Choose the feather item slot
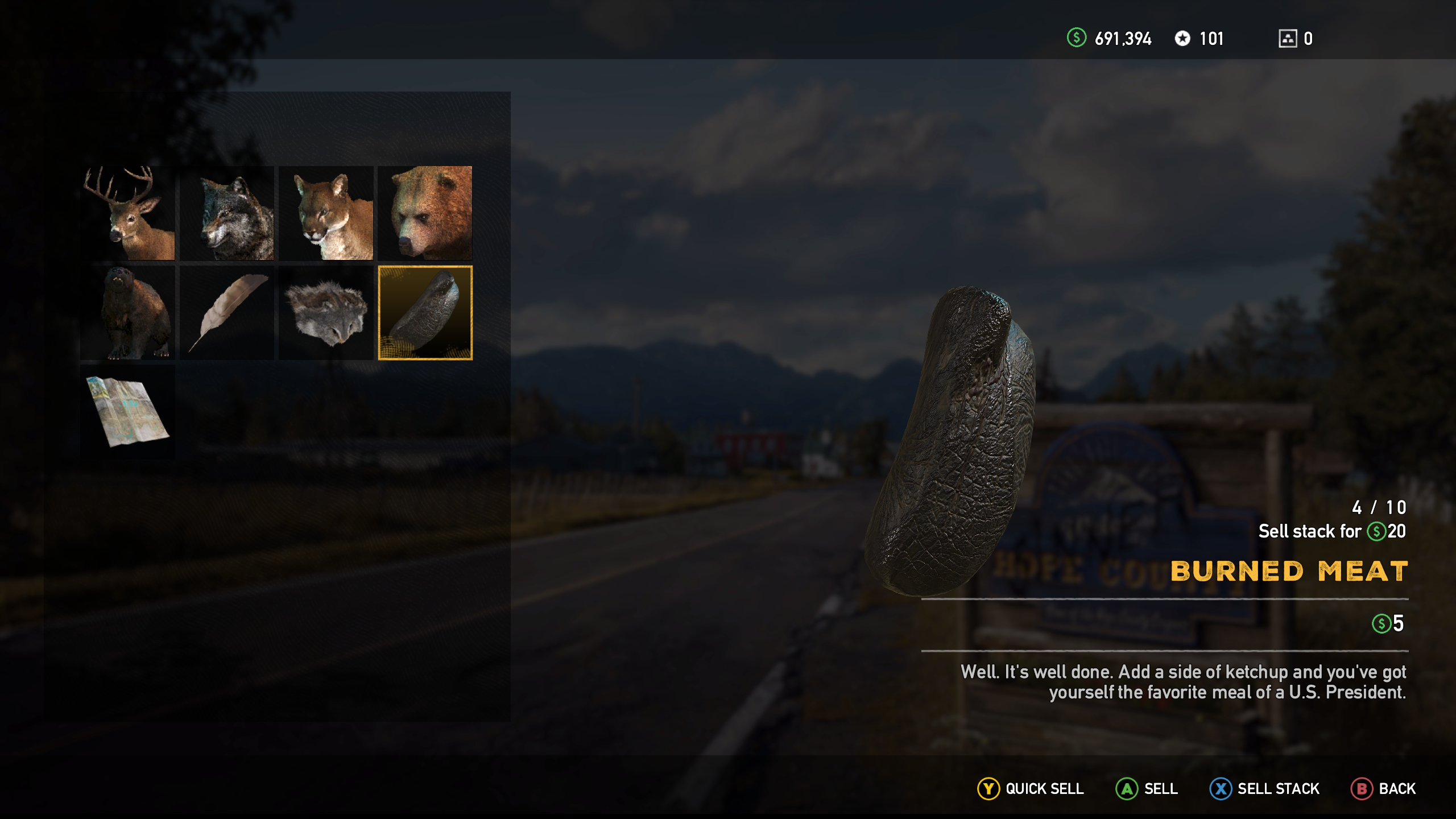 [227, 313]
